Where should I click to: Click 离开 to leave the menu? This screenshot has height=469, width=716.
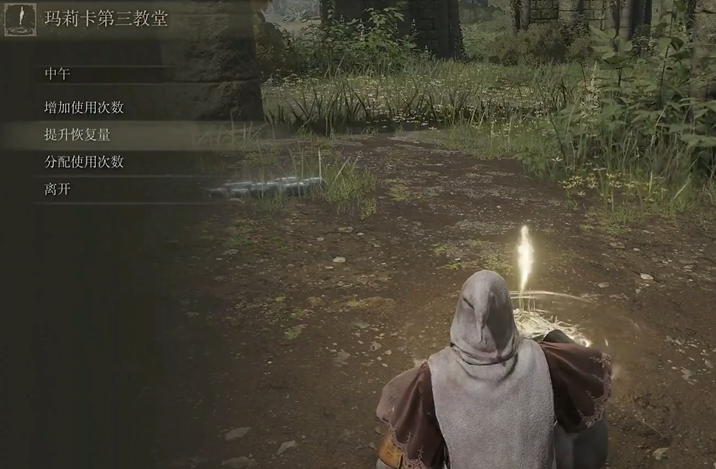[58, 189]
